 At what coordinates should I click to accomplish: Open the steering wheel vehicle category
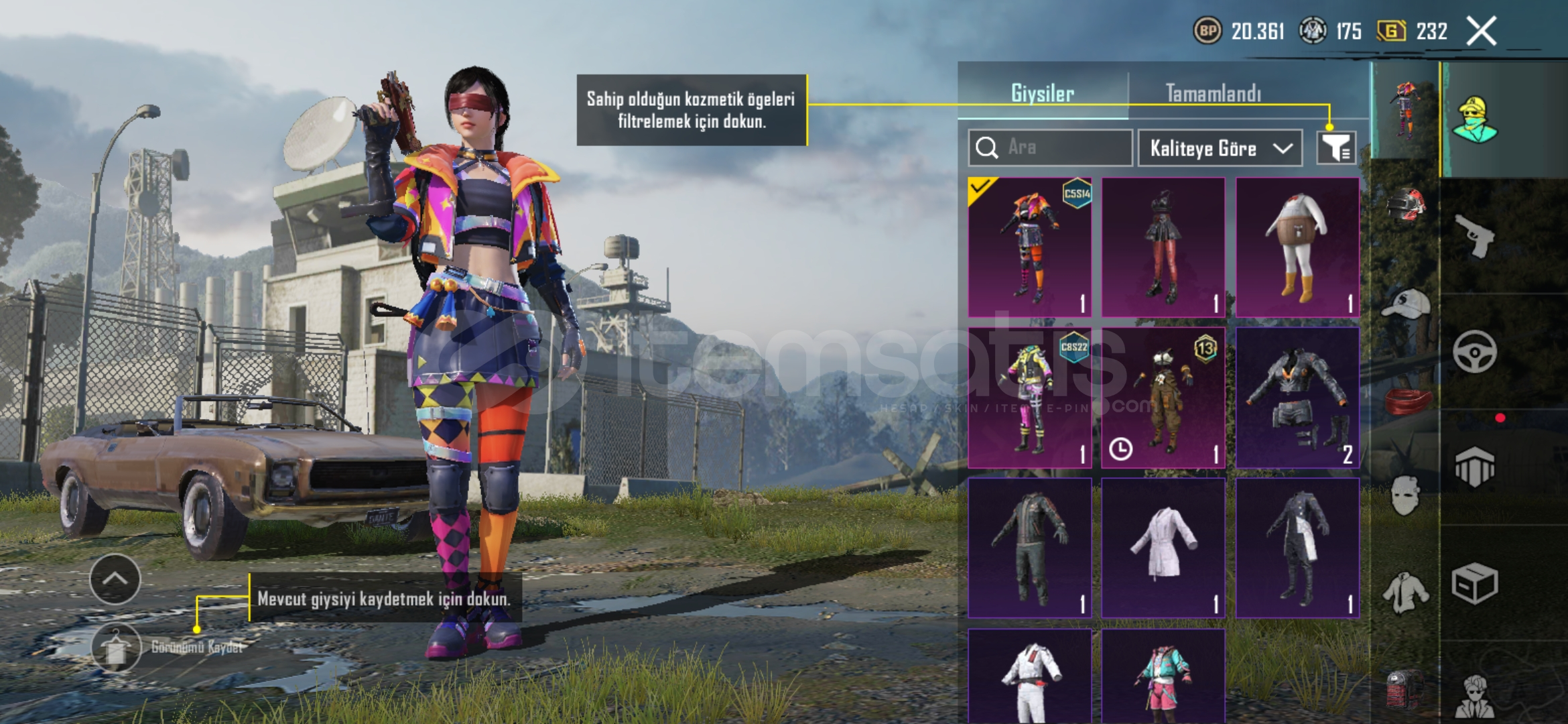1474,351
